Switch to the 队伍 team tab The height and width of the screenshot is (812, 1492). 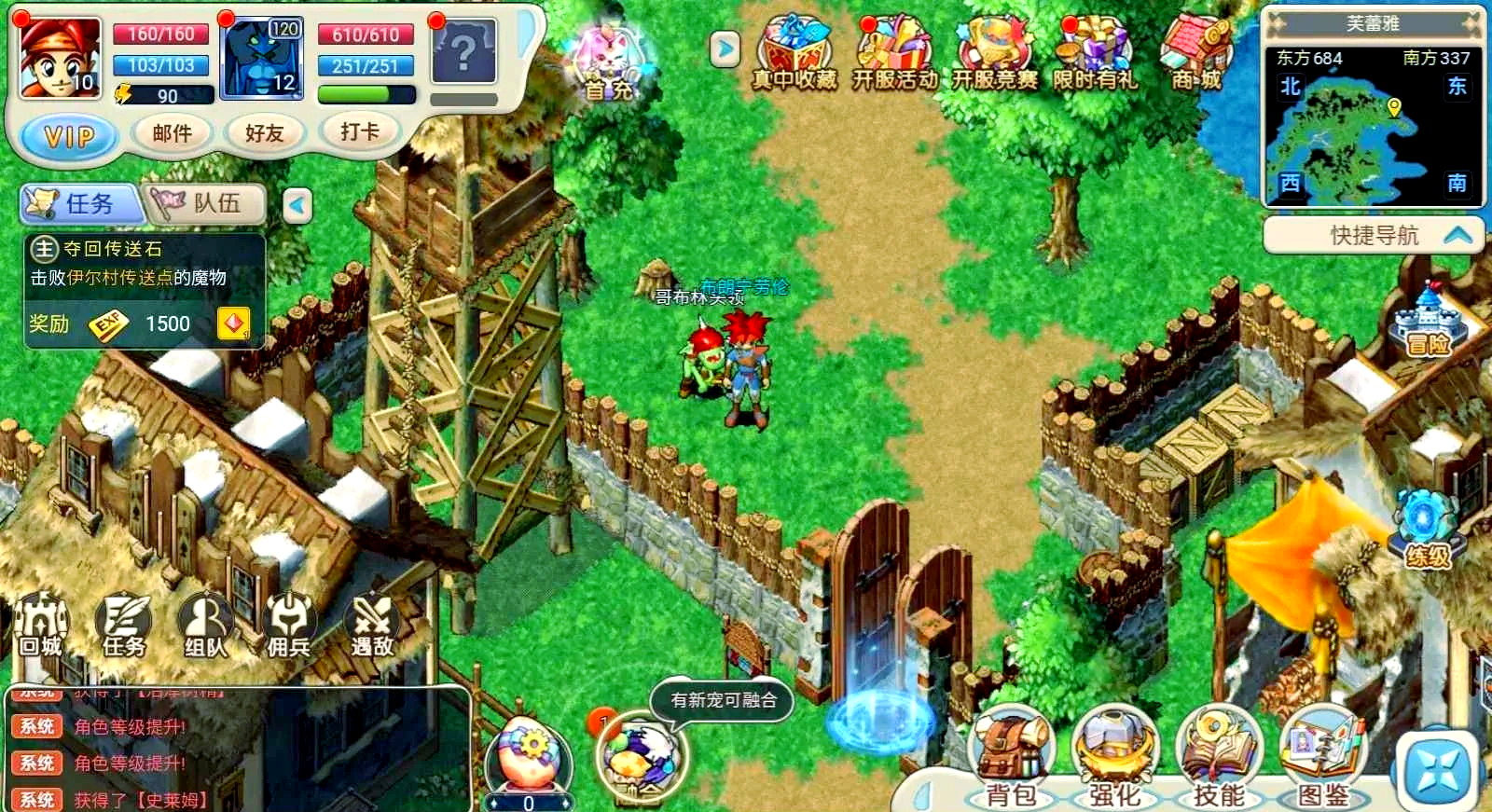[207, 204]
